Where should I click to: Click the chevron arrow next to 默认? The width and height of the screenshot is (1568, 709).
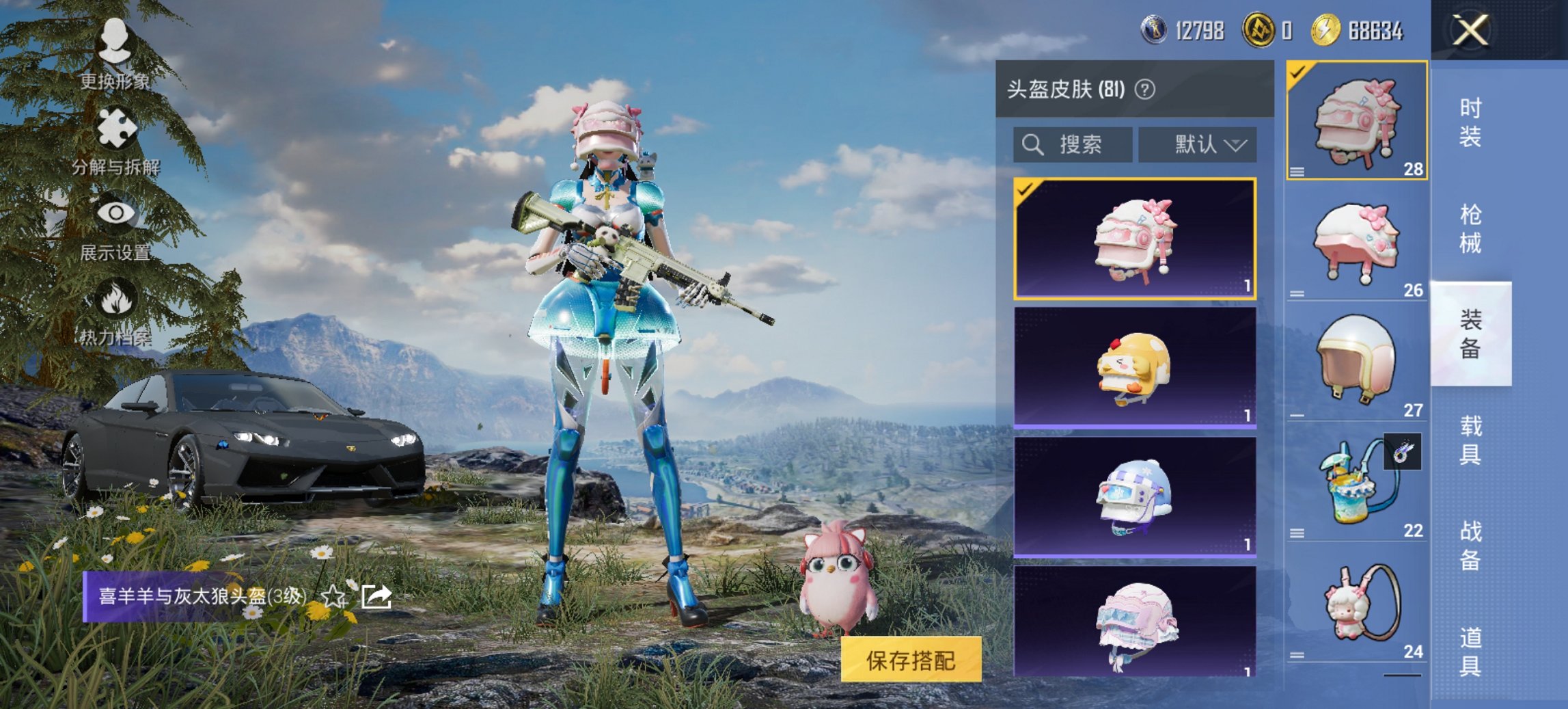click(1237, 145)
